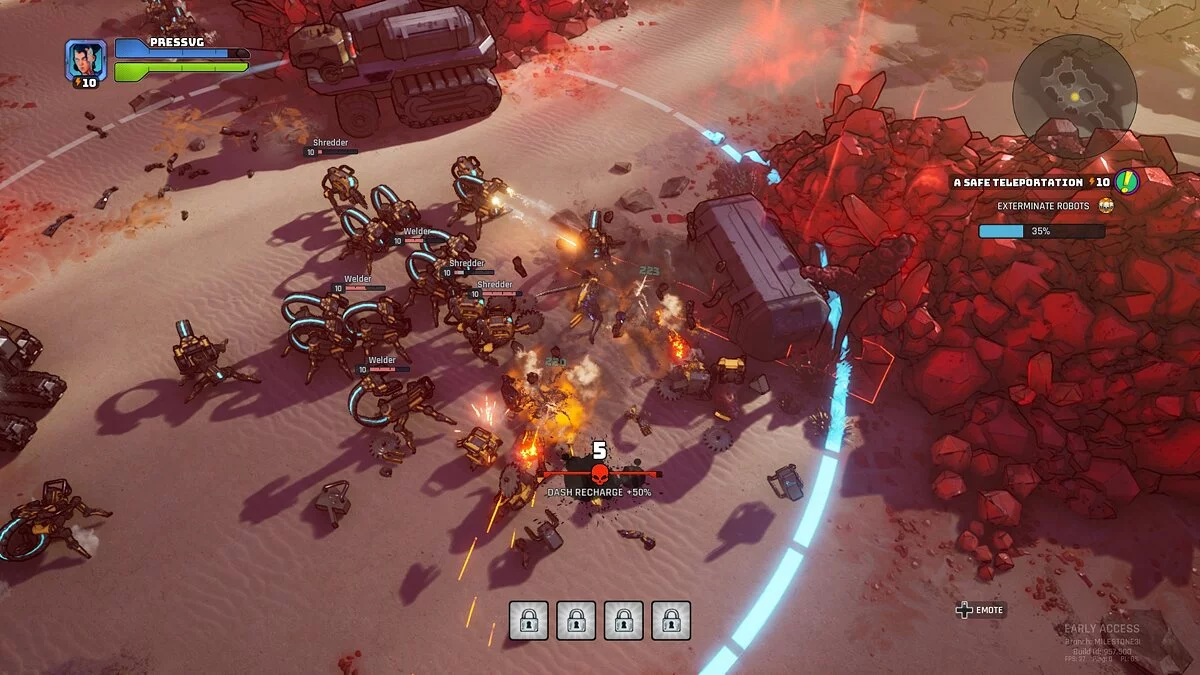Click the player portrait for PRESSVG
The image size is (1200, 675).
point(85,59)
